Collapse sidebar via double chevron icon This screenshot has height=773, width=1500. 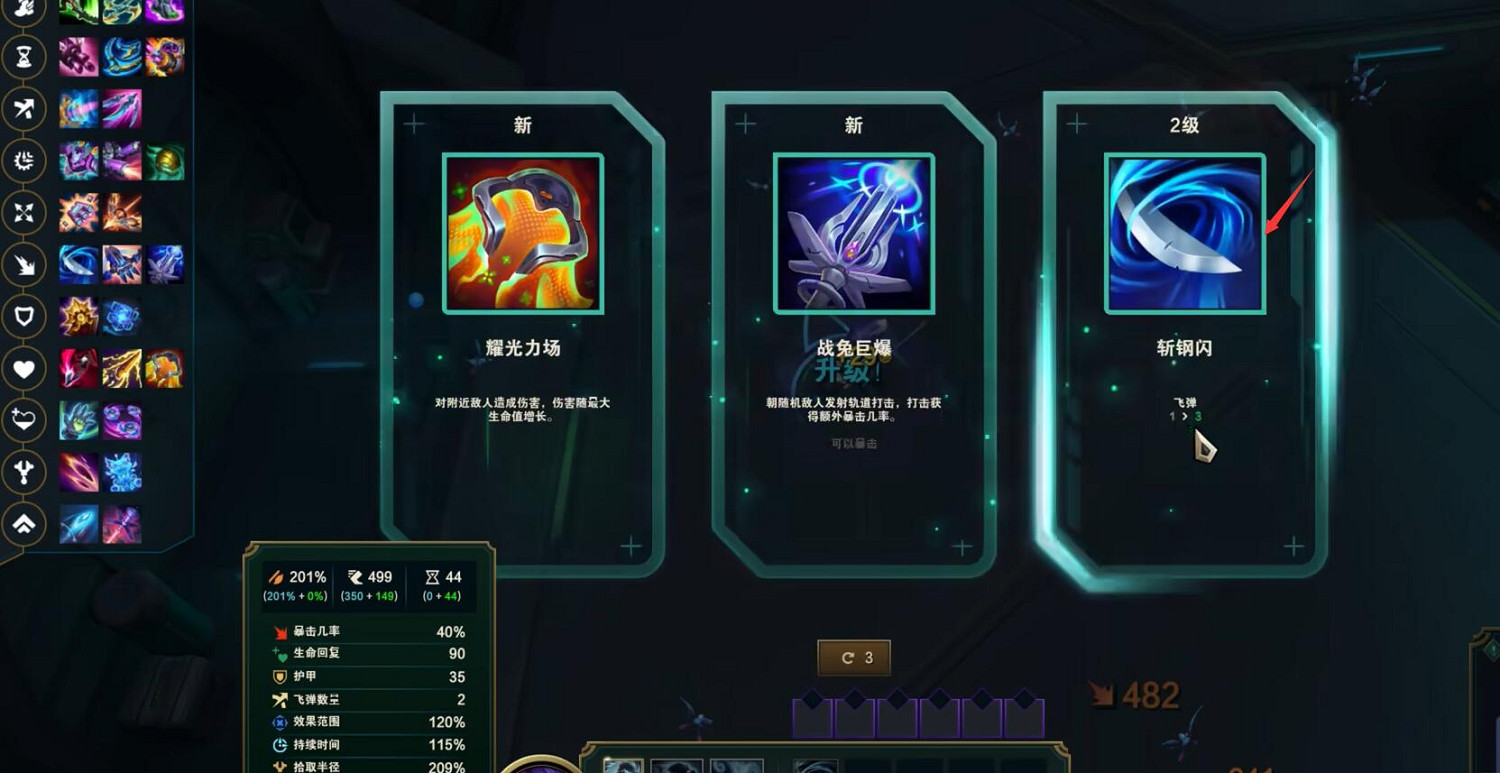[24, 524]
